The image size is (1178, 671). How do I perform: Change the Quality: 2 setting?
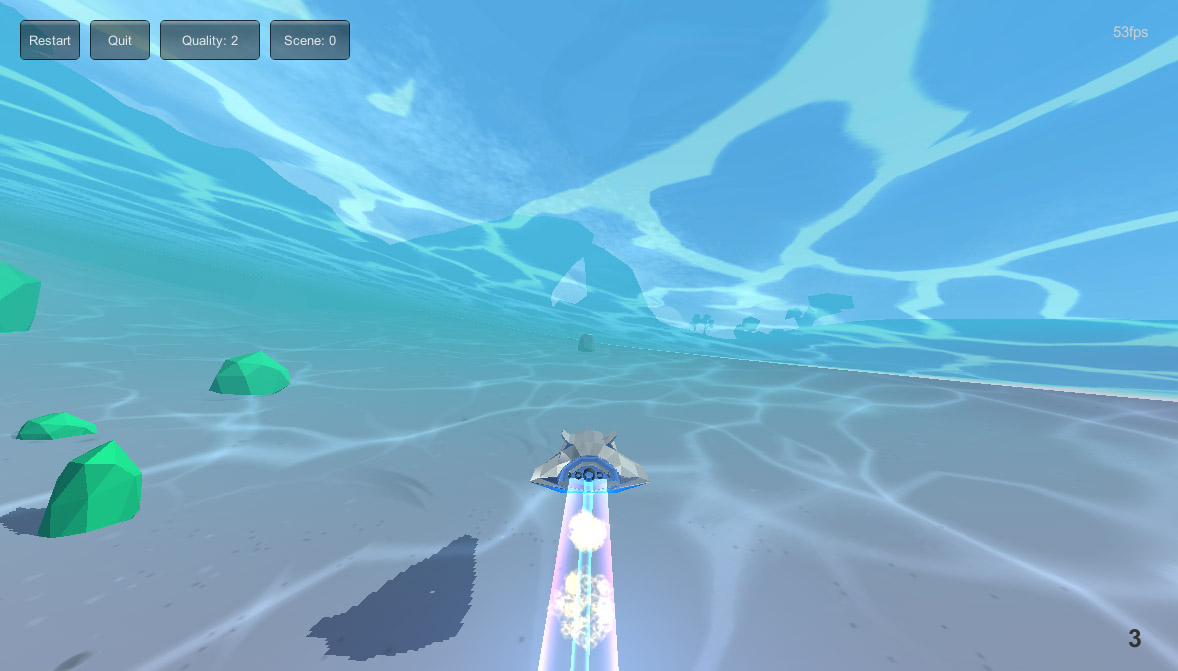tap(210, 40)
